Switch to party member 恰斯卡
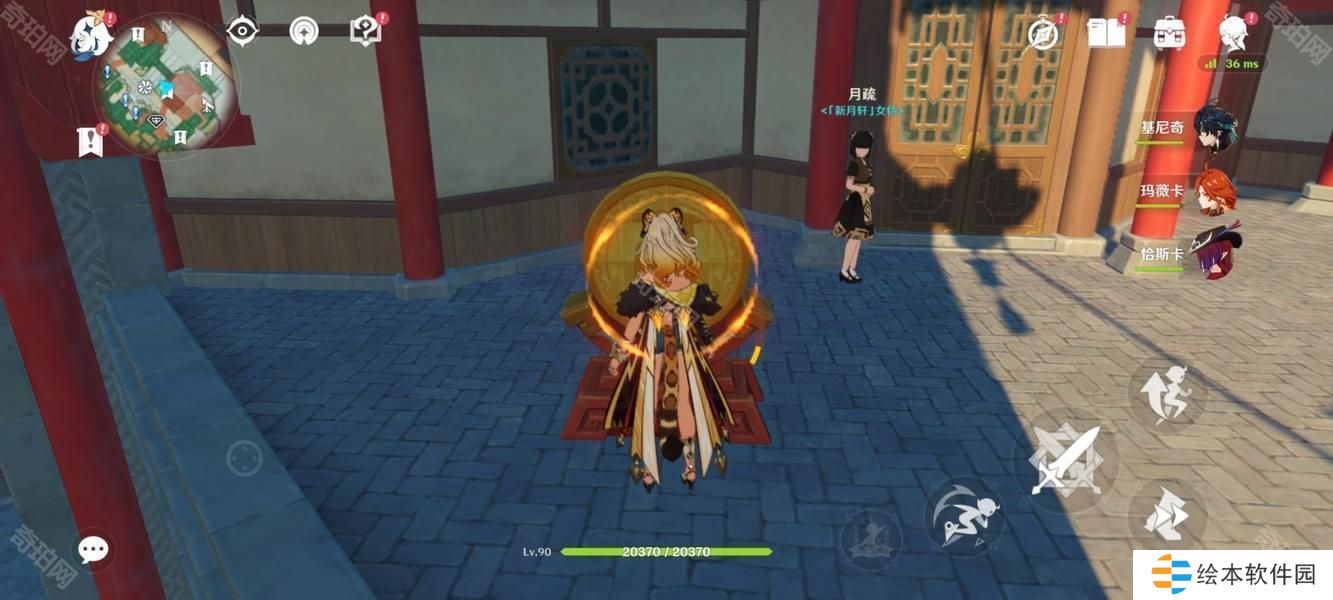The width and height of the screenshot is (1333, 600). tap(1216, 252)
